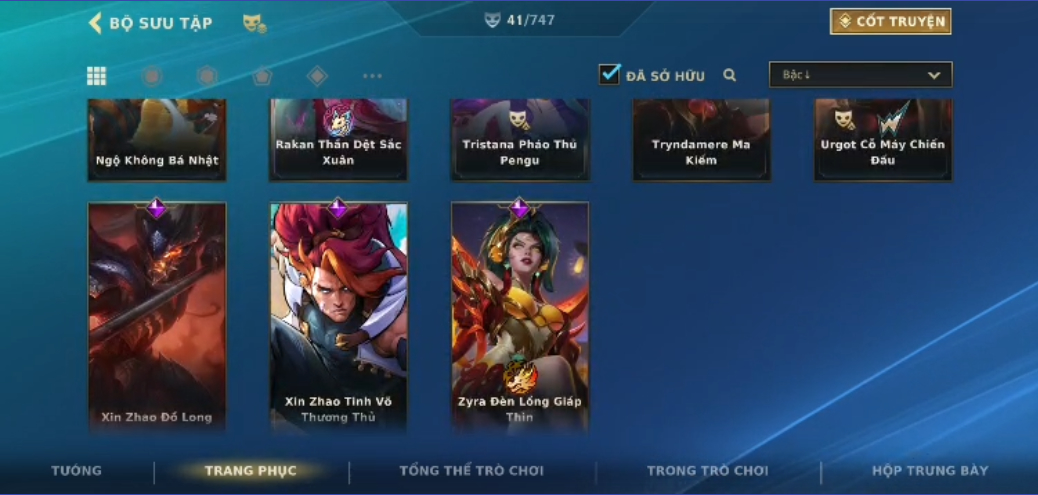Switch to the Tướng tab
1038x495 pixels.
(x=77, y=471)
